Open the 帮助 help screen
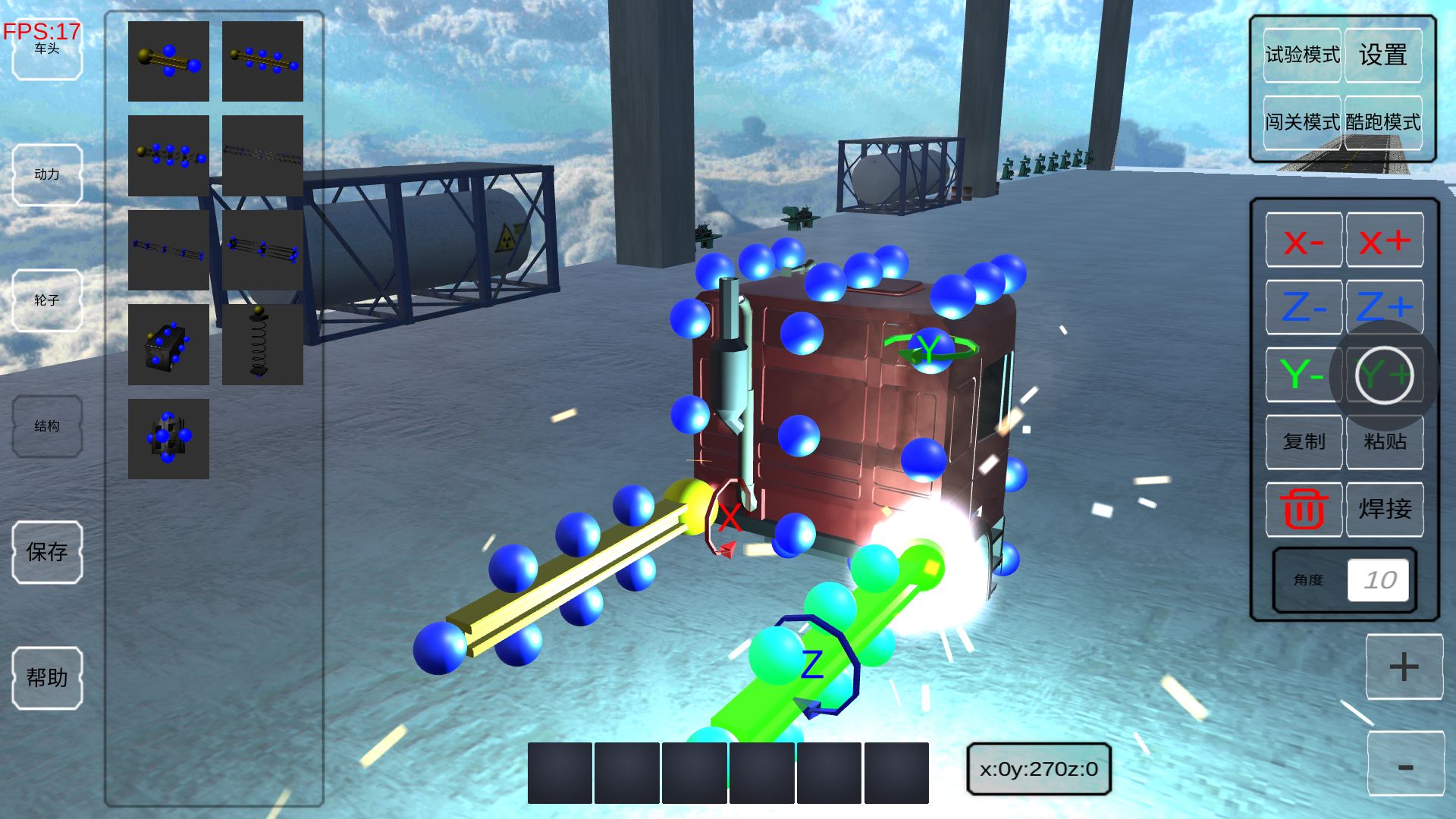 [x=47, y=678]
